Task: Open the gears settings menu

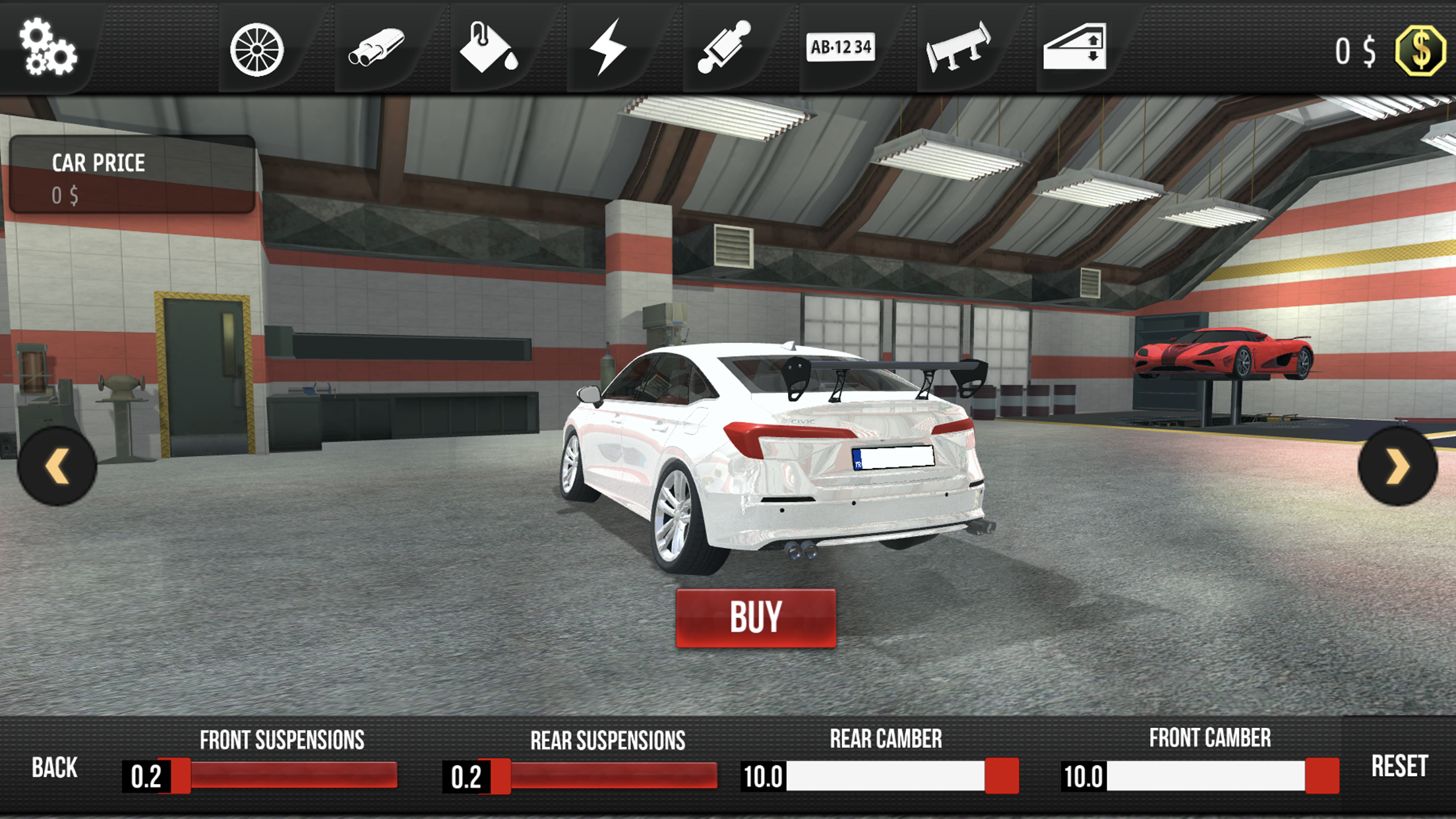Action: [47, 47]
